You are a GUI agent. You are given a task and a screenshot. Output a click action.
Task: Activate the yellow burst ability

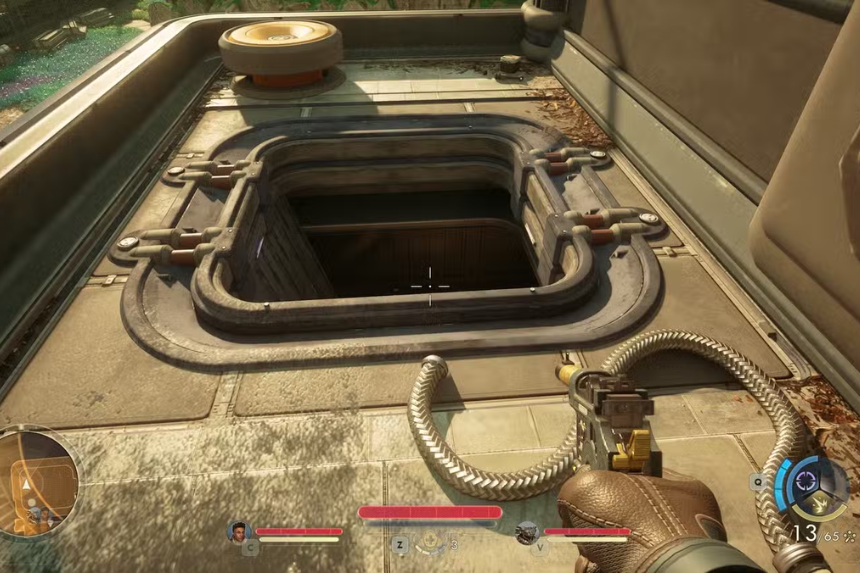819,504
